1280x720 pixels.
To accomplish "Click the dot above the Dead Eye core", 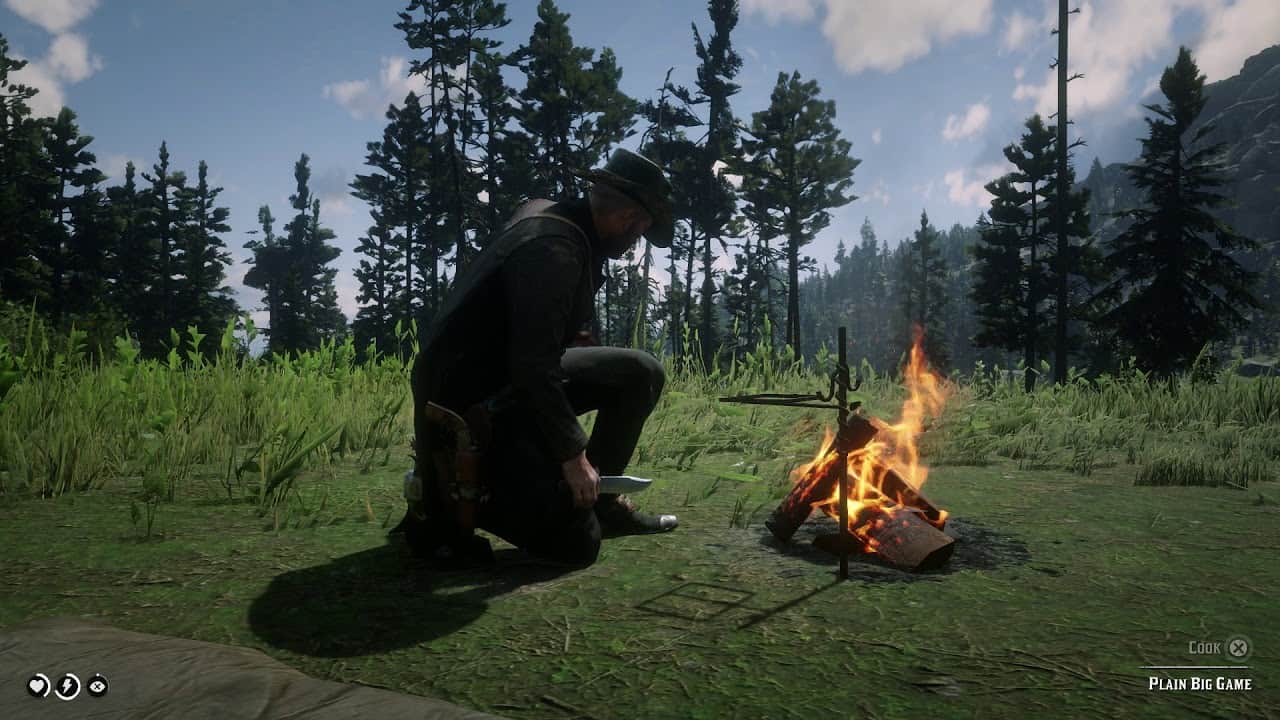I will pos(99,674).
